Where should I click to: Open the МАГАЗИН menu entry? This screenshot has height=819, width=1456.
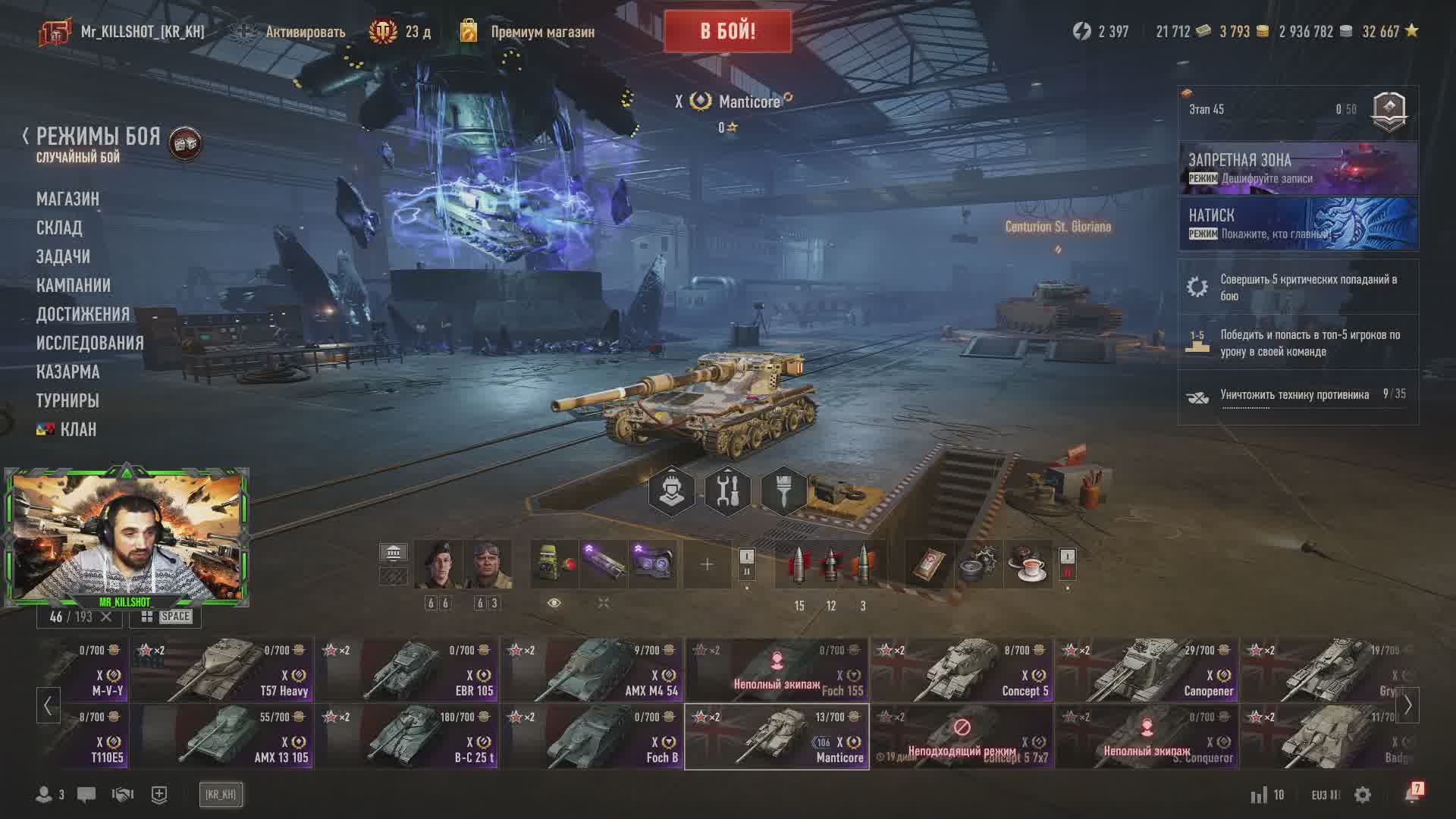tap(67, 199)
